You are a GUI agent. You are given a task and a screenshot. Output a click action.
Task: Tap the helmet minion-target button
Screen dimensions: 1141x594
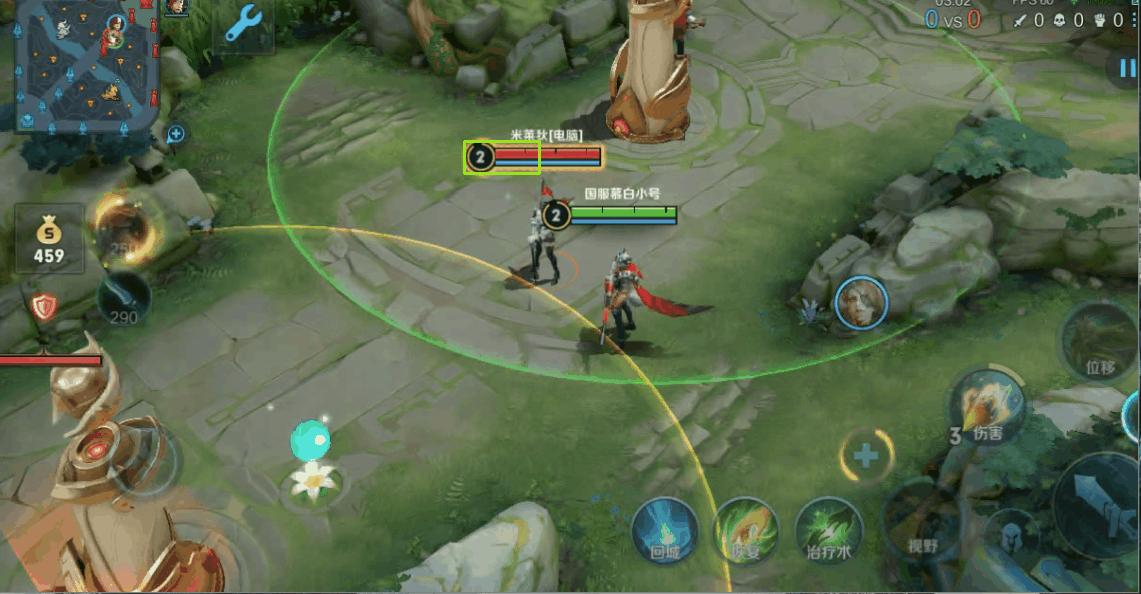[1010, 535]
